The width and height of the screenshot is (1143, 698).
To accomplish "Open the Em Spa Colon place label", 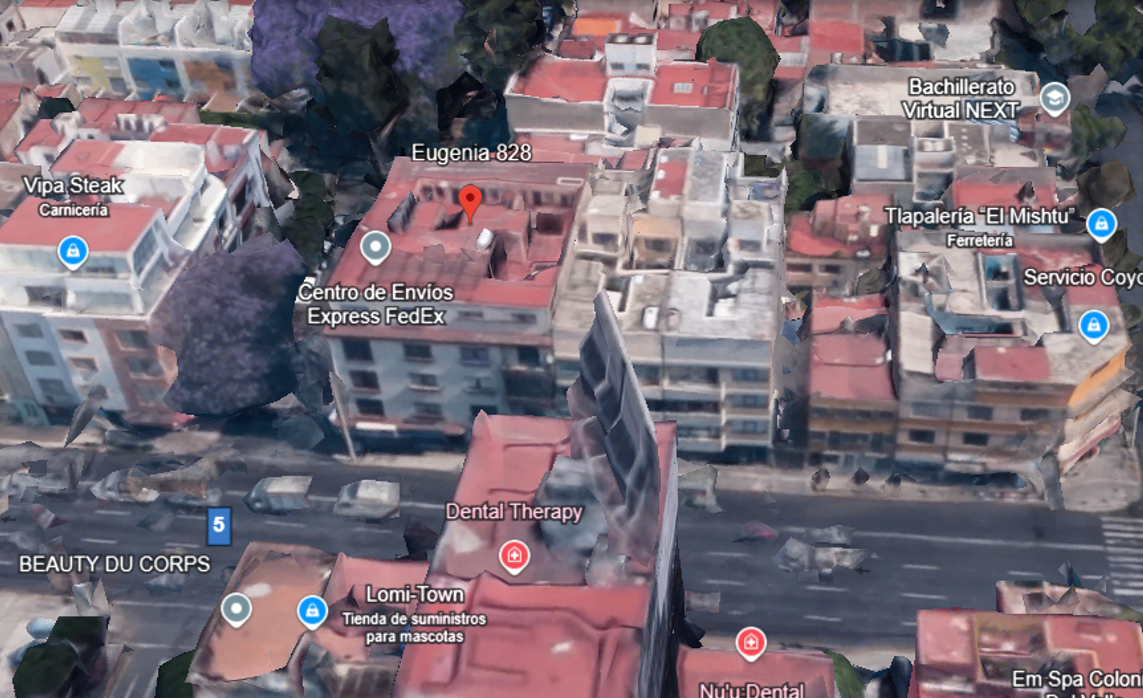I will tap(1076, 681).
